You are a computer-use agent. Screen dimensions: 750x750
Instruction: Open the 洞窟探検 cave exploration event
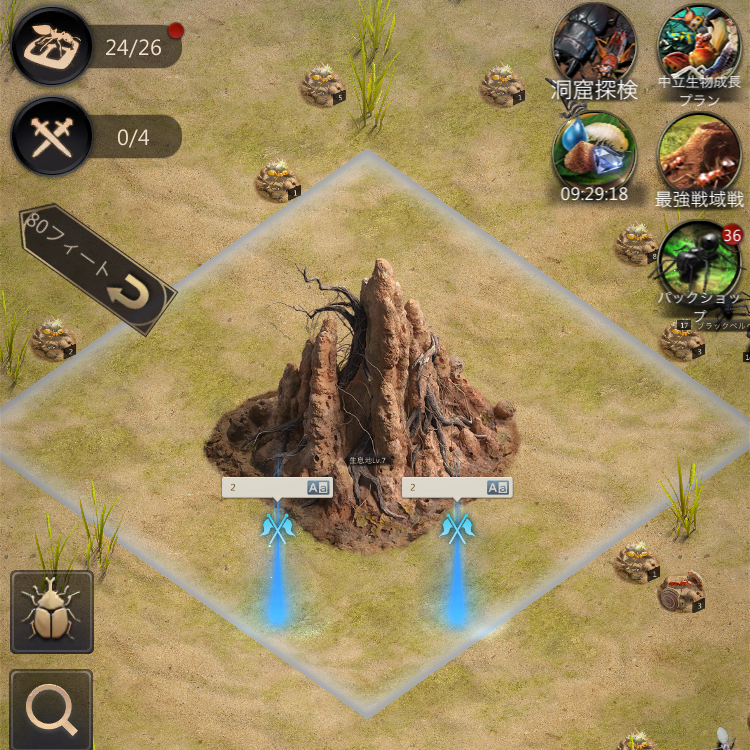point(594,48)
